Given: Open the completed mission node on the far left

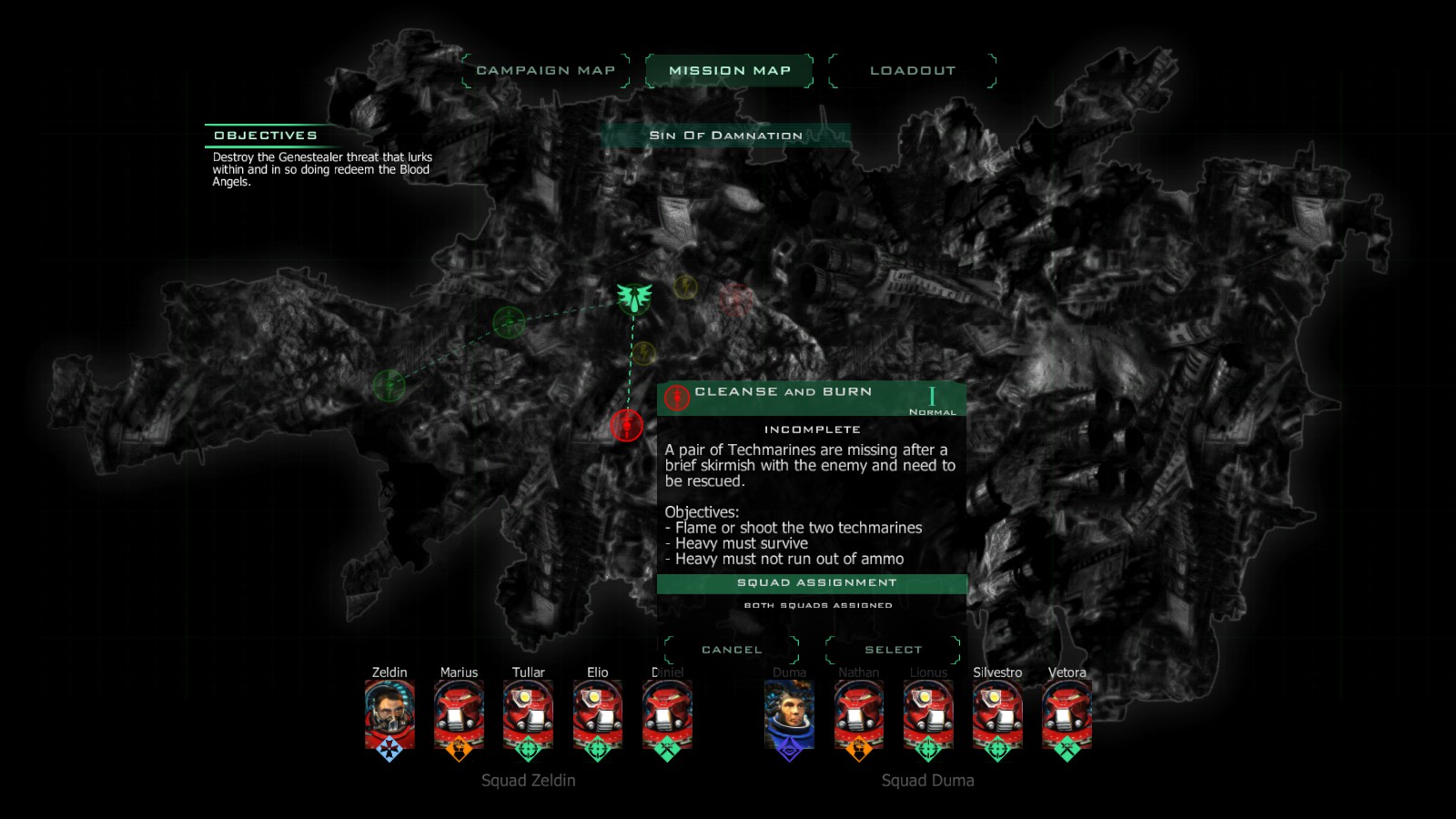Looking at the screenshot, I should click(389, 385).
